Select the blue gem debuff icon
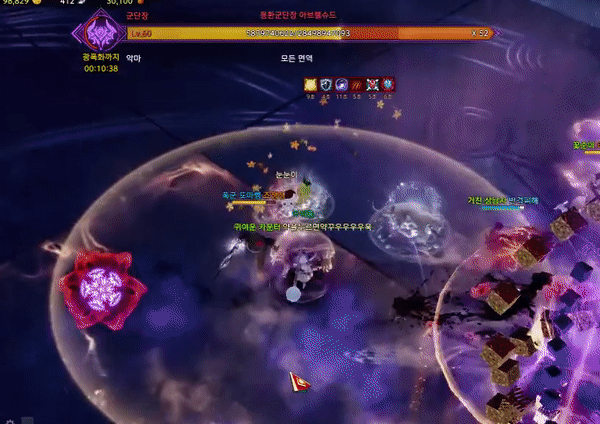The image size is (600, 424). coord(388,85)
